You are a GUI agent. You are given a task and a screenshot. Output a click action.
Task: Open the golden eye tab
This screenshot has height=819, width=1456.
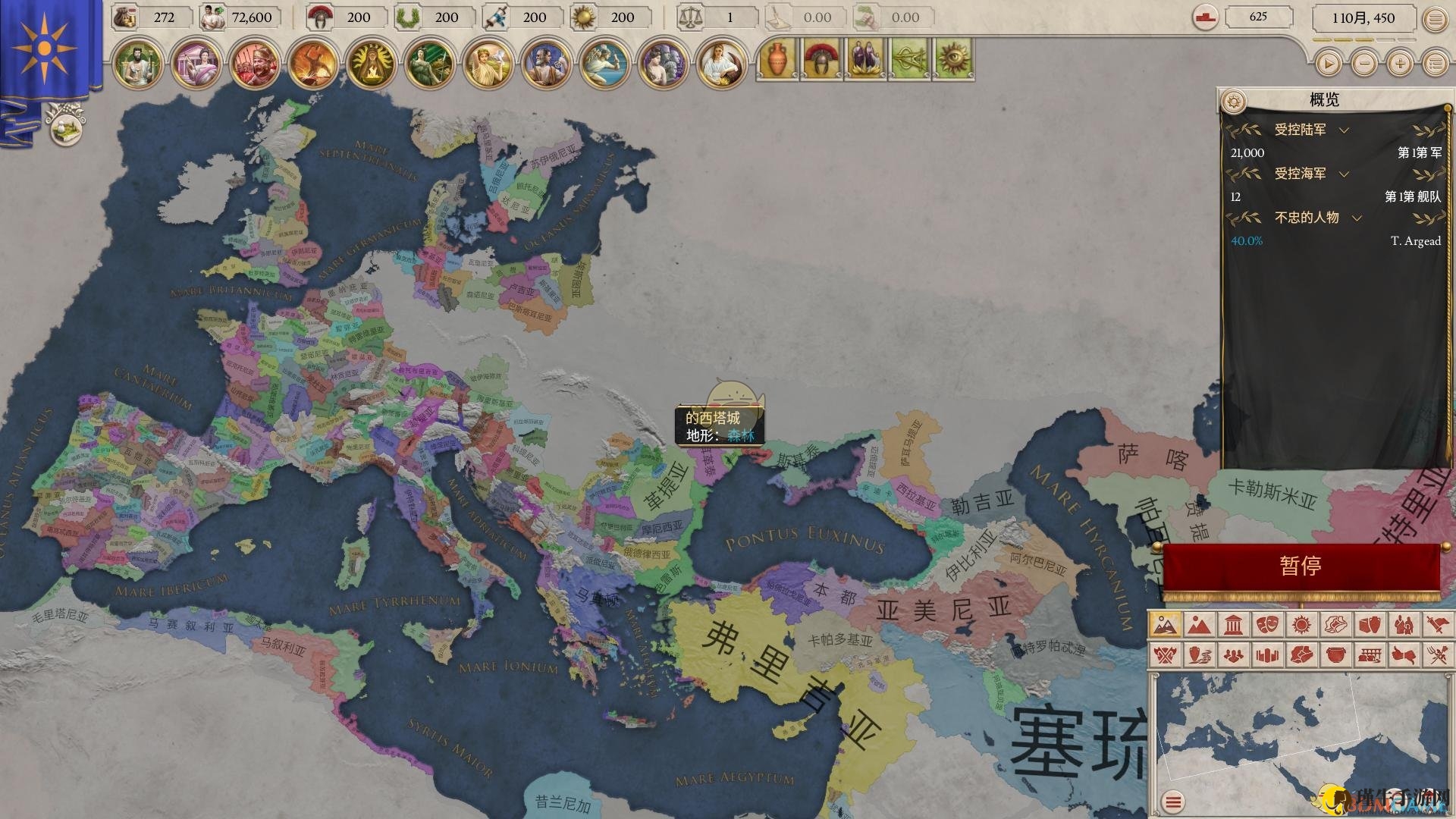[952, 60]
